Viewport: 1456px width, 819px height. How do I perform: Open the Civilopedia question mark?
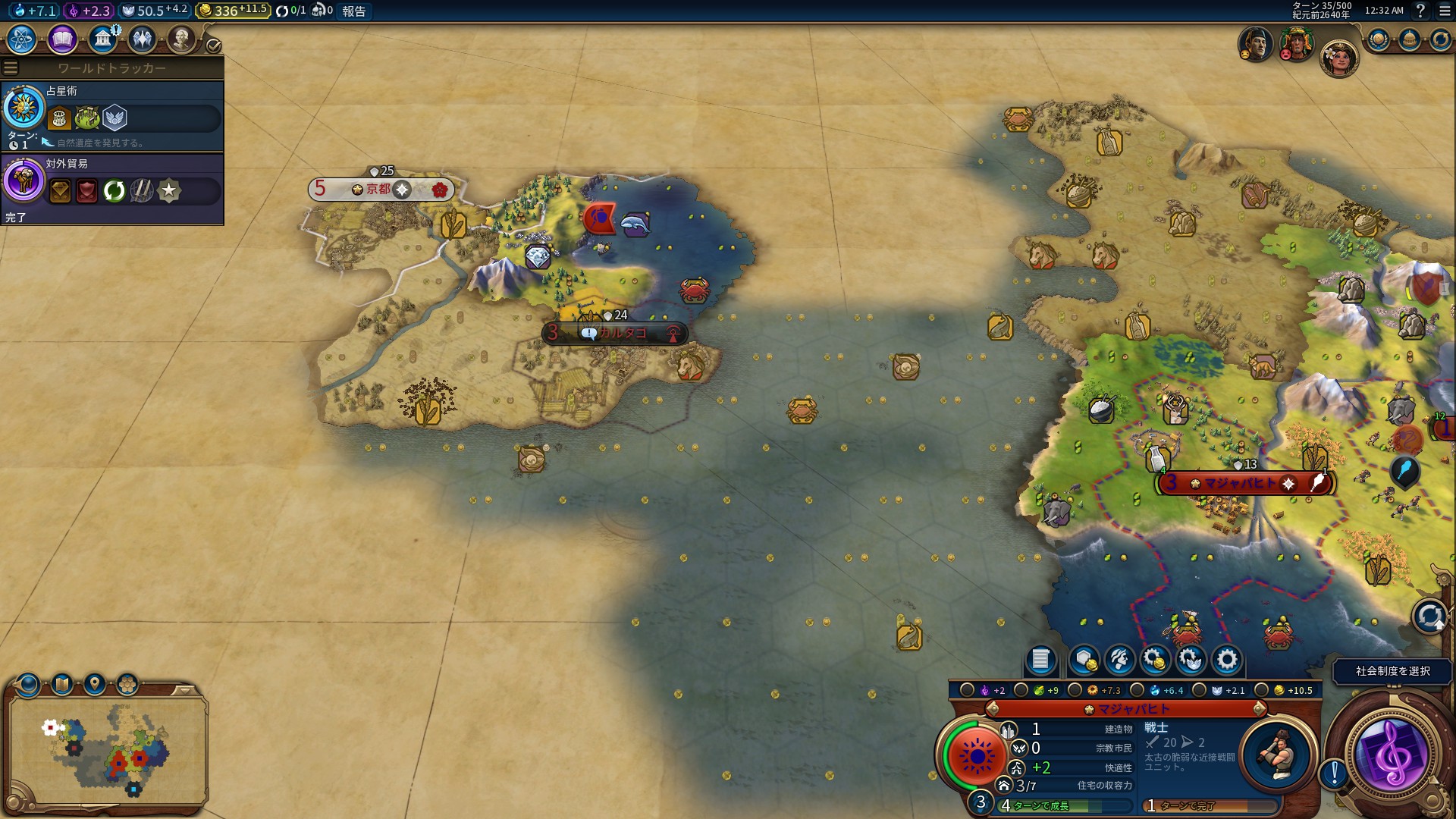tap(1420, 11)
